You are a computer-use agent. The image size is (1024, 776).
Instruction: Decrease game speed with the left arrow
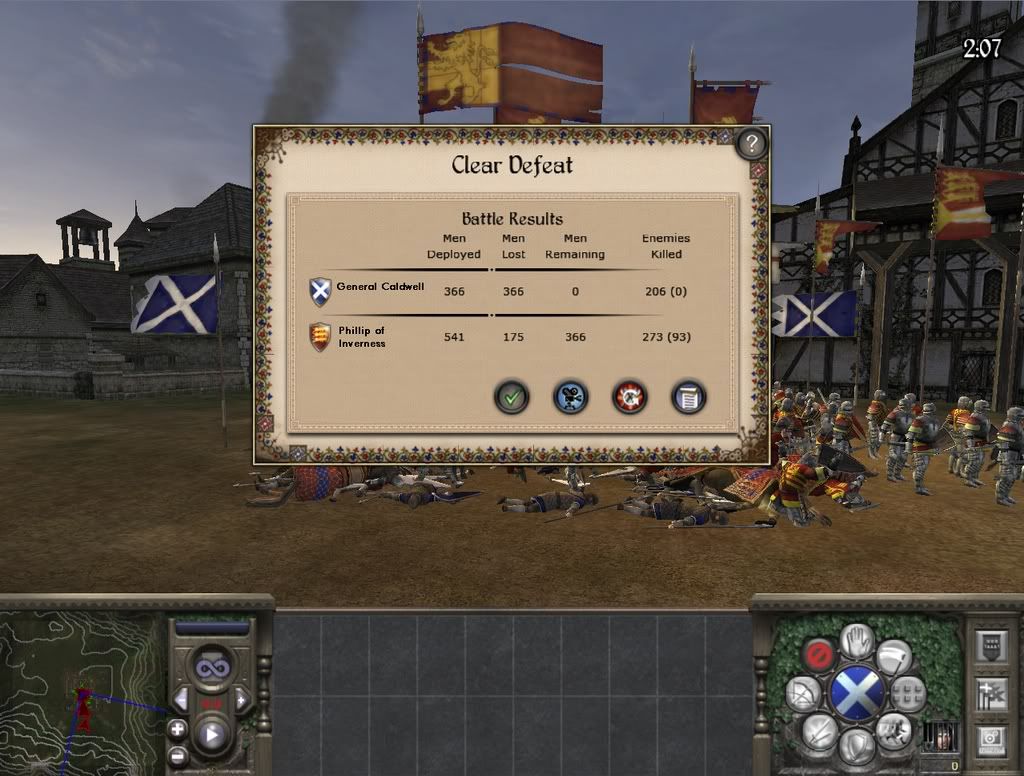(x=181, y=698)
